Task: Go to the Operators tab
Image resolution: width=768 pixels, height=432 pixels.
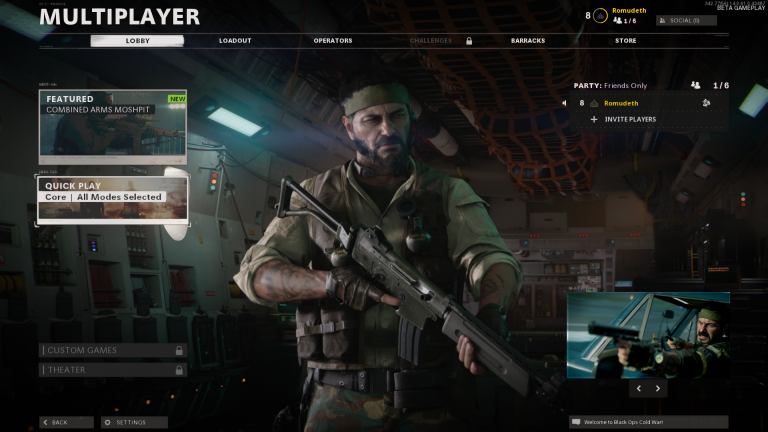Action: 333,41
